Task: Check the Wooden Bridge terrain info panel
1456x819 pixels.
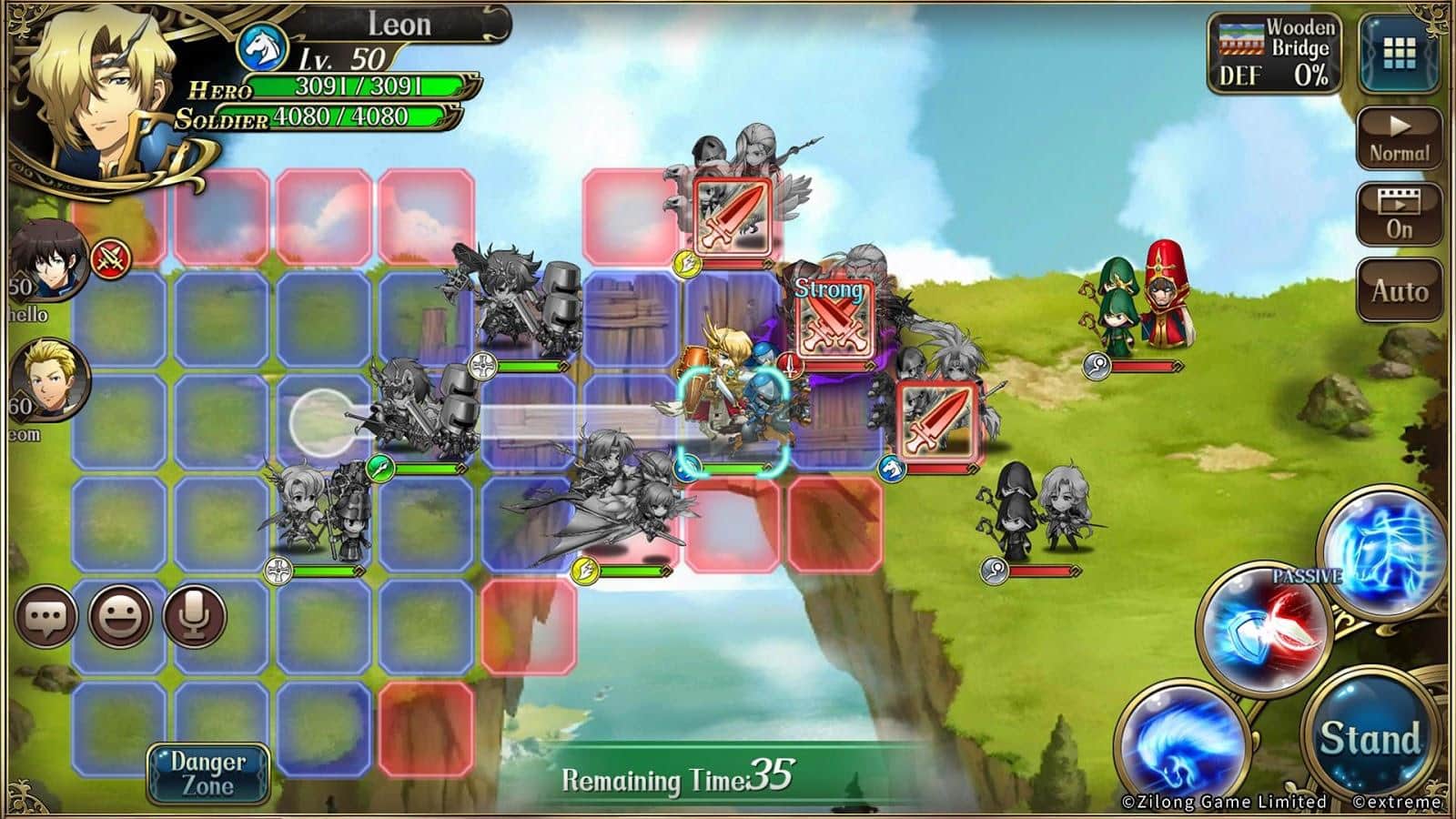Action: point(1276,54)
